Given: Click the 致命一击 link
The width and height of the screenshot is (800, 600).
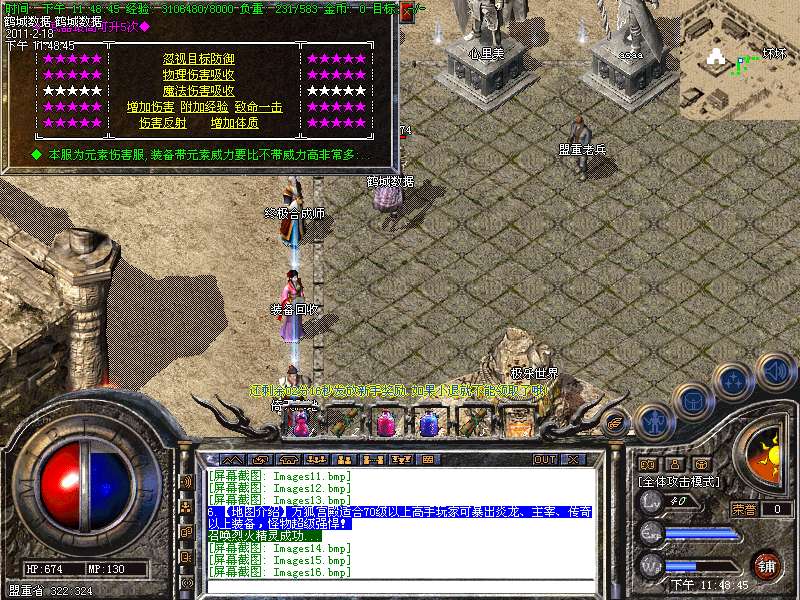Looking at the screenshot, I should [258, 107].
